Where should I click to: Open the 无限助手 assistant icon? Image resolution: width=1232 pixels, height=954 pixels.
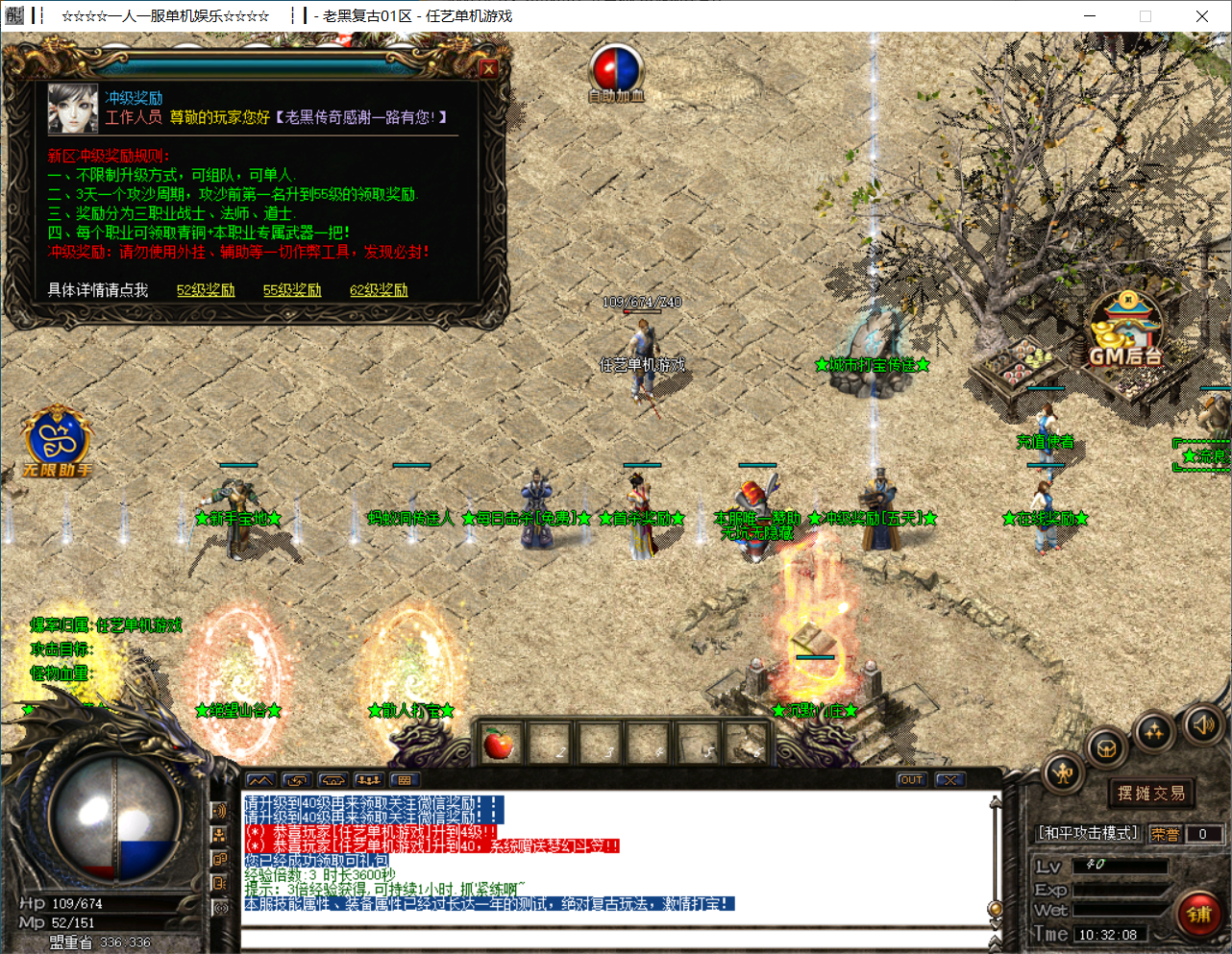click(x=58, y=441)
